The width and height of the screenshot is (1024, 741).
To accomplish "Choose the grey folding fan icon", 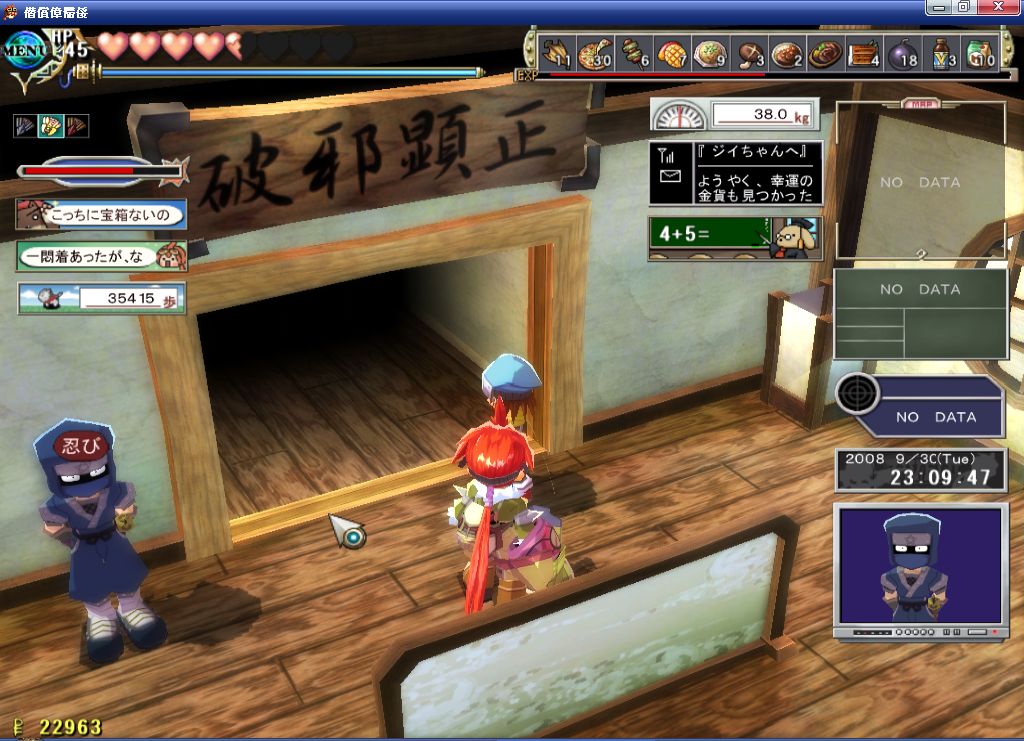I will coord(25,126).
